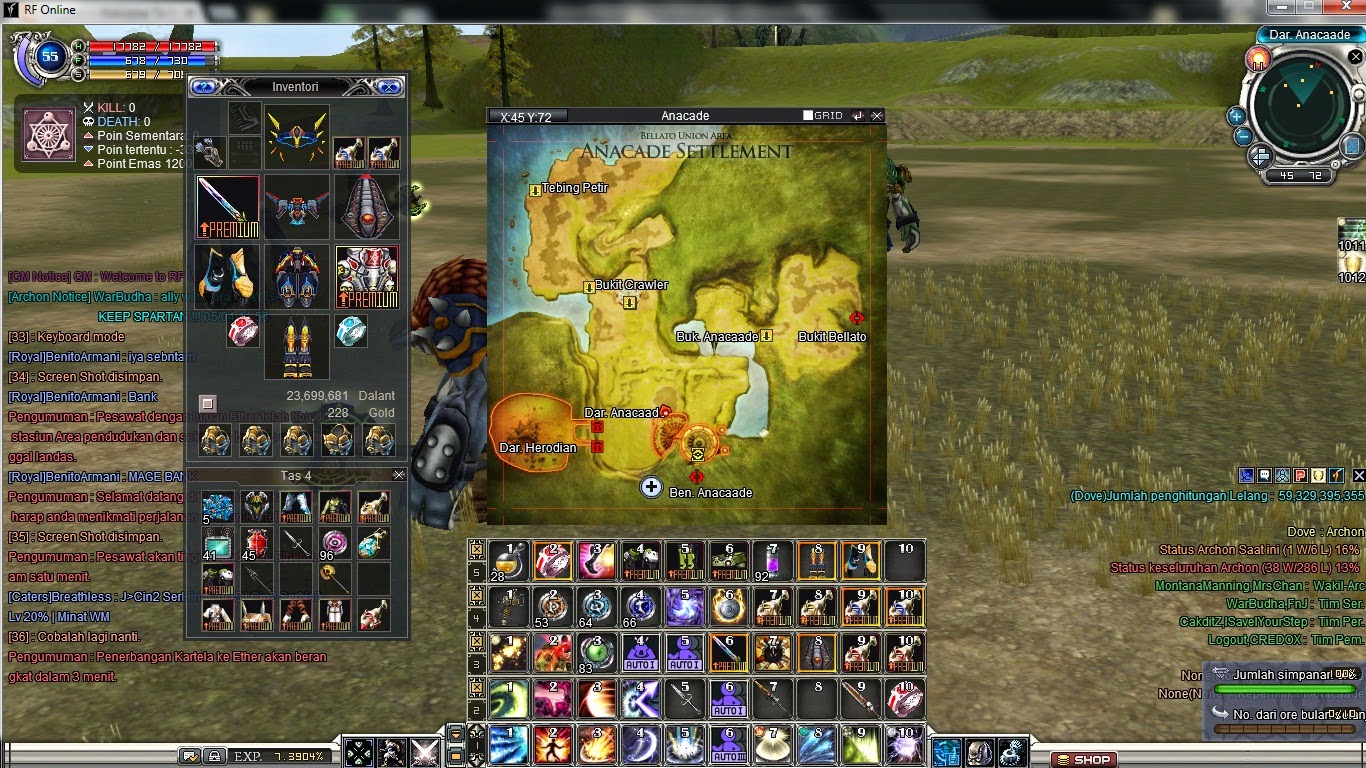Click the white chat bubble icon near the grass
The width and height of the screenshot is (1366, 768).
(1265, 475)
